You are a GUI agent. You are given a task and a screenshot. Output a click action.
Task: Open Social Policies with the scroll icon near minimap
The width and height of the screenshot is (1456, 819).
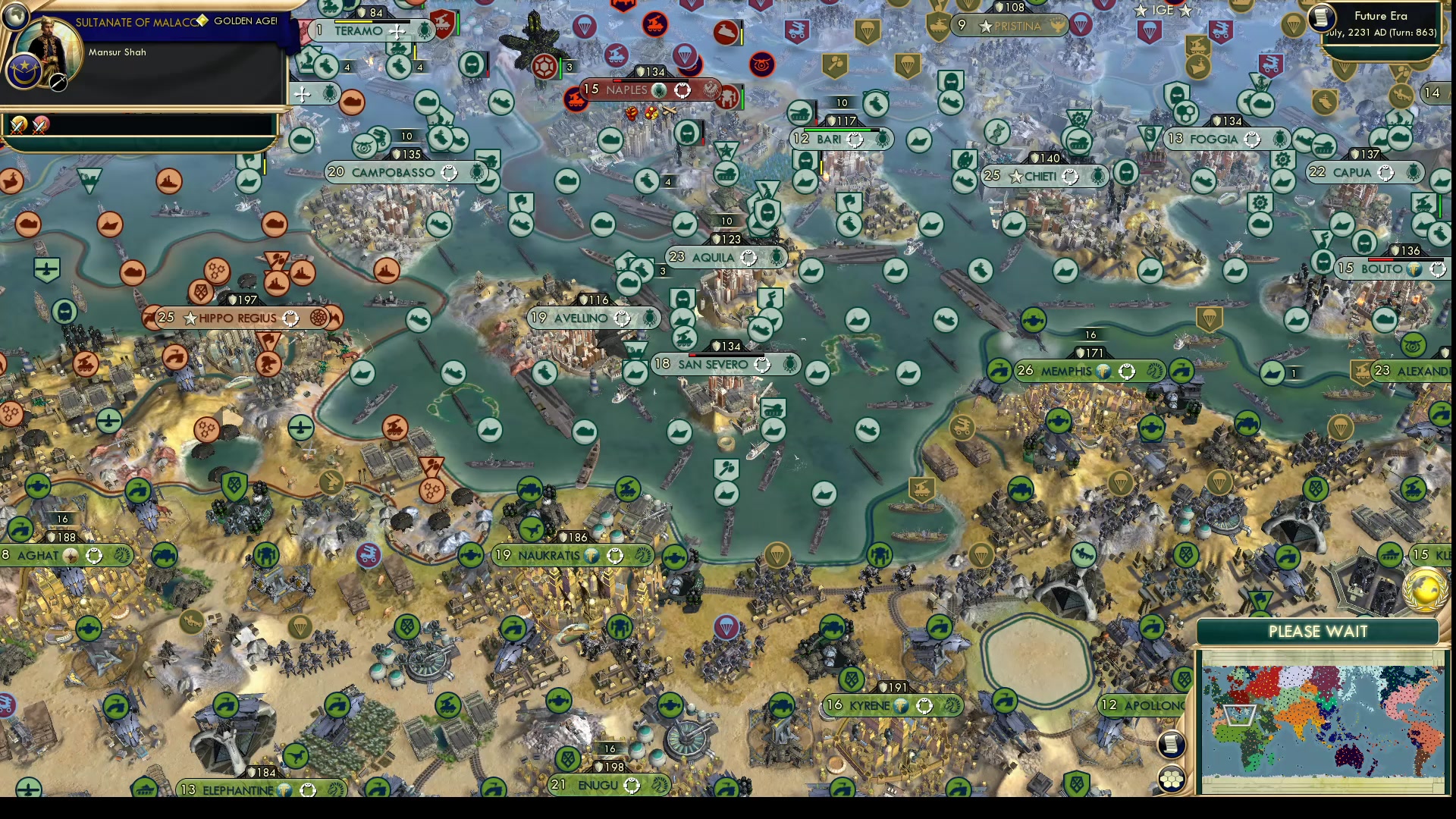pyautogui.click(x=1172, y=745)
